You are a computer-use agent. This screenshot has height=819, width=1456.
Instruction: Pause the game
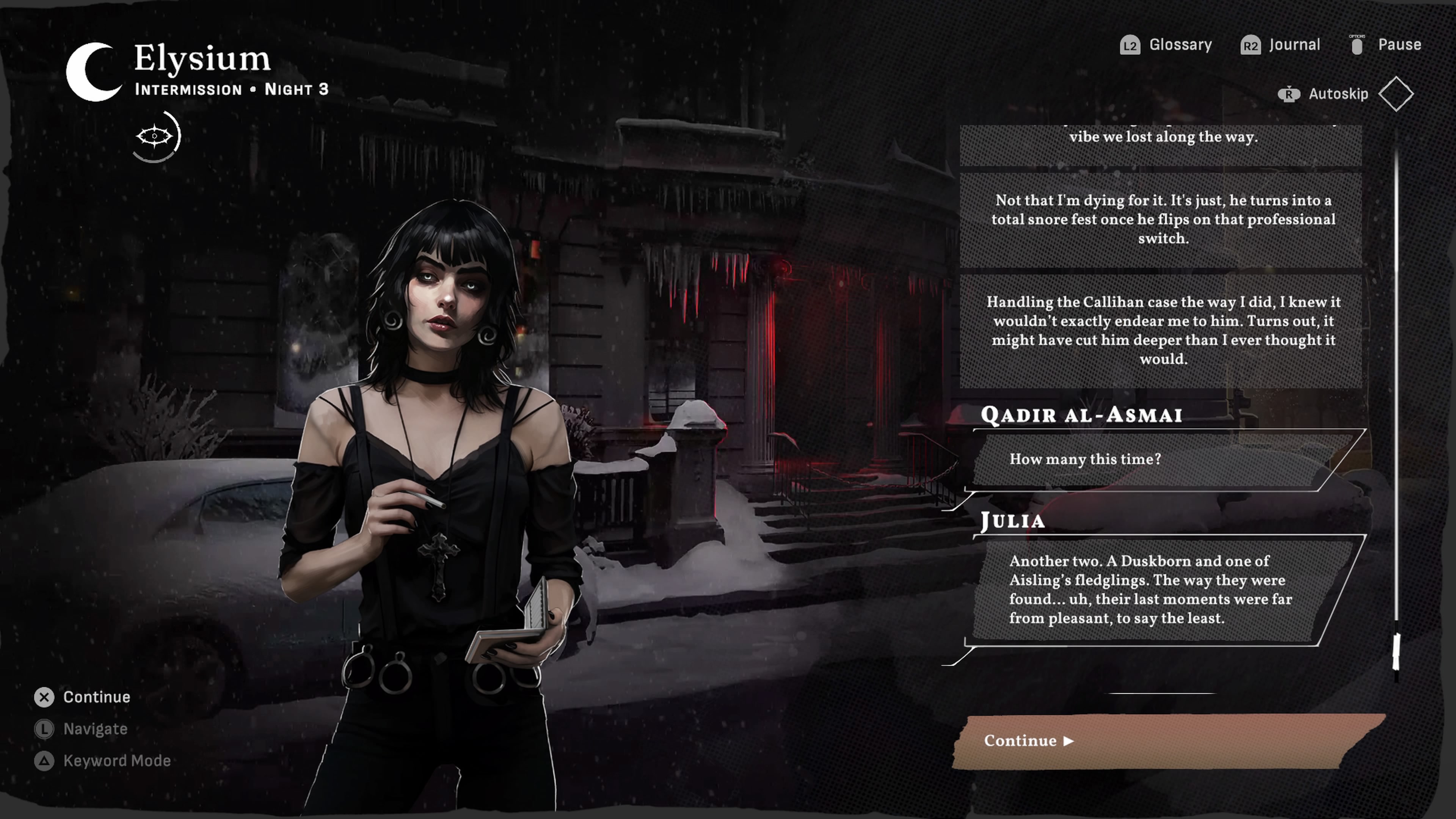(x=1386, y=45)
